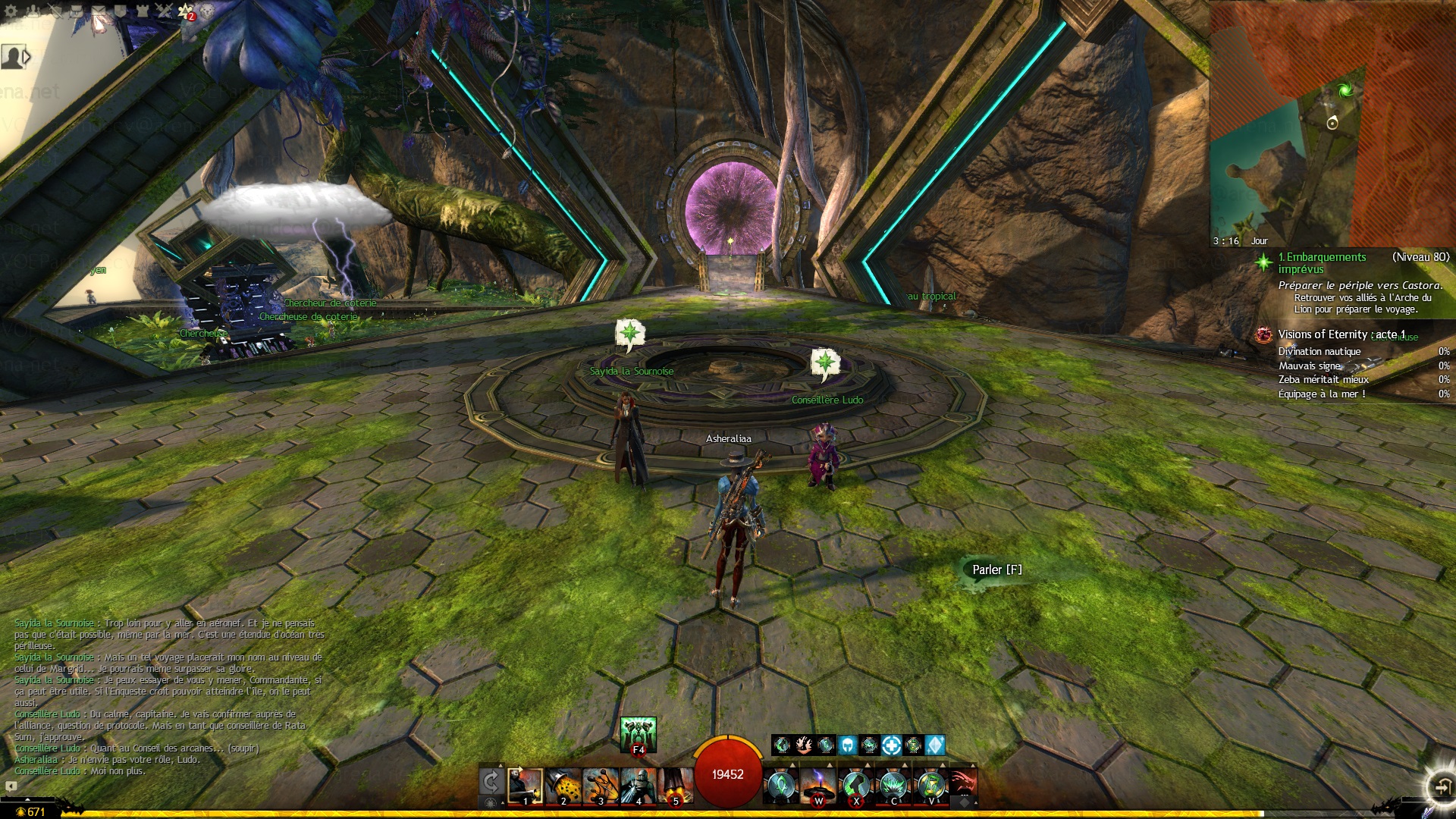Screen dimensions: 1456x819
Task: Select the Embarquements imprévus story objective
Action: point(1322,263)
